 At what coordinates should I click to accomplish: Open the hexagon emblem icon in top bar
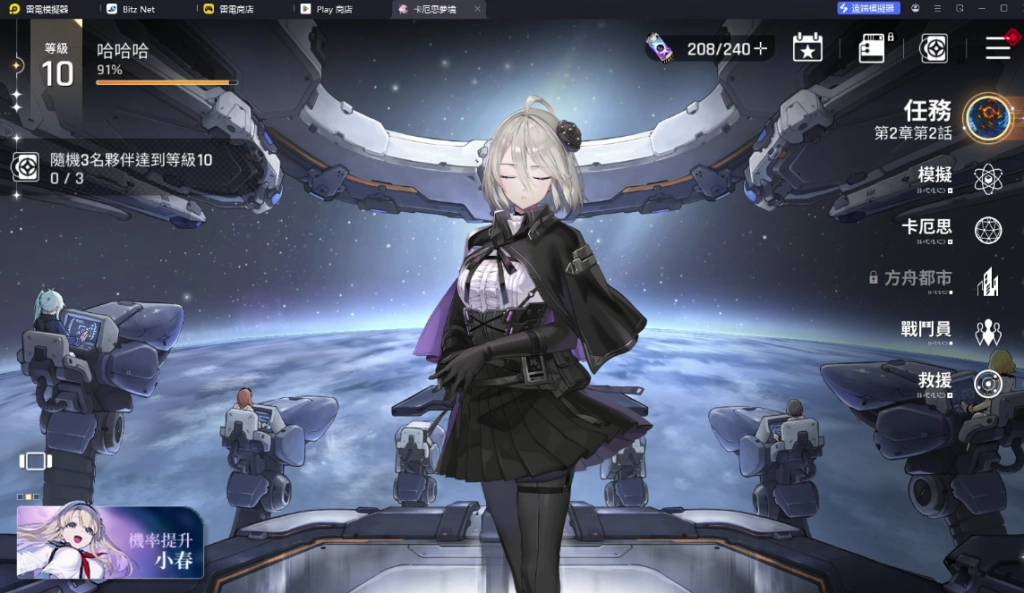click(934, 47)
